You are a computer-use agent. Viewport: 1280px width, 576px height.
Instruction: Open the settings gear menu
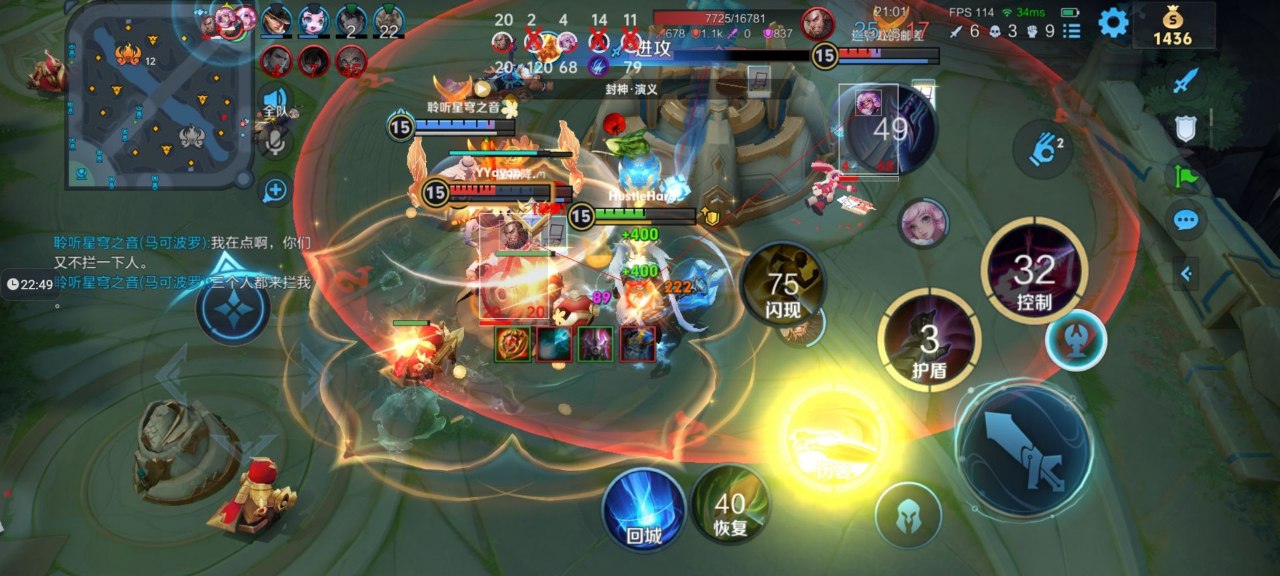tap(1113, 22)
